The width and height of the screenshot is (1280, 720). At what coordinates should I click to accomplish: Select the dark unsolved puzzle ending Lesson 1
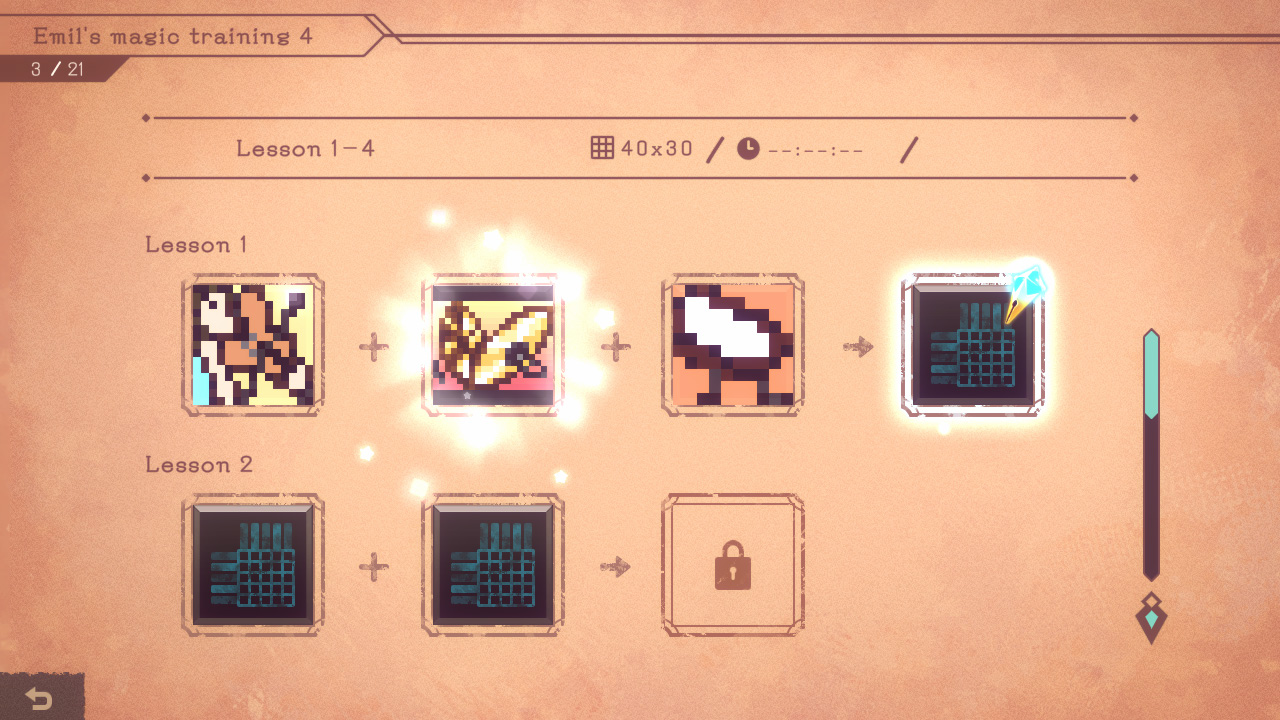tap(973, 344)
